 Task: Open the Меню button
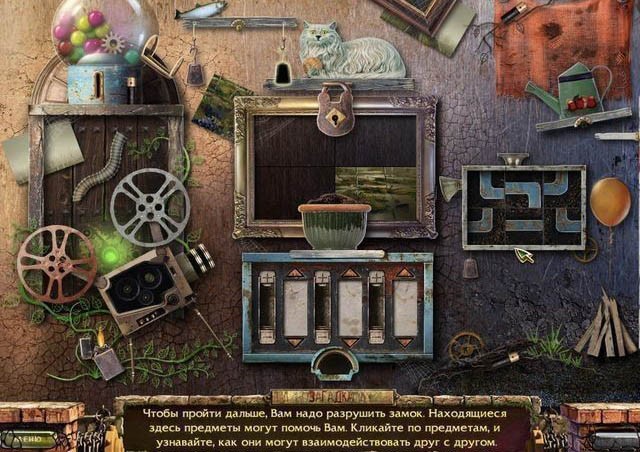[x=27, y=438]
